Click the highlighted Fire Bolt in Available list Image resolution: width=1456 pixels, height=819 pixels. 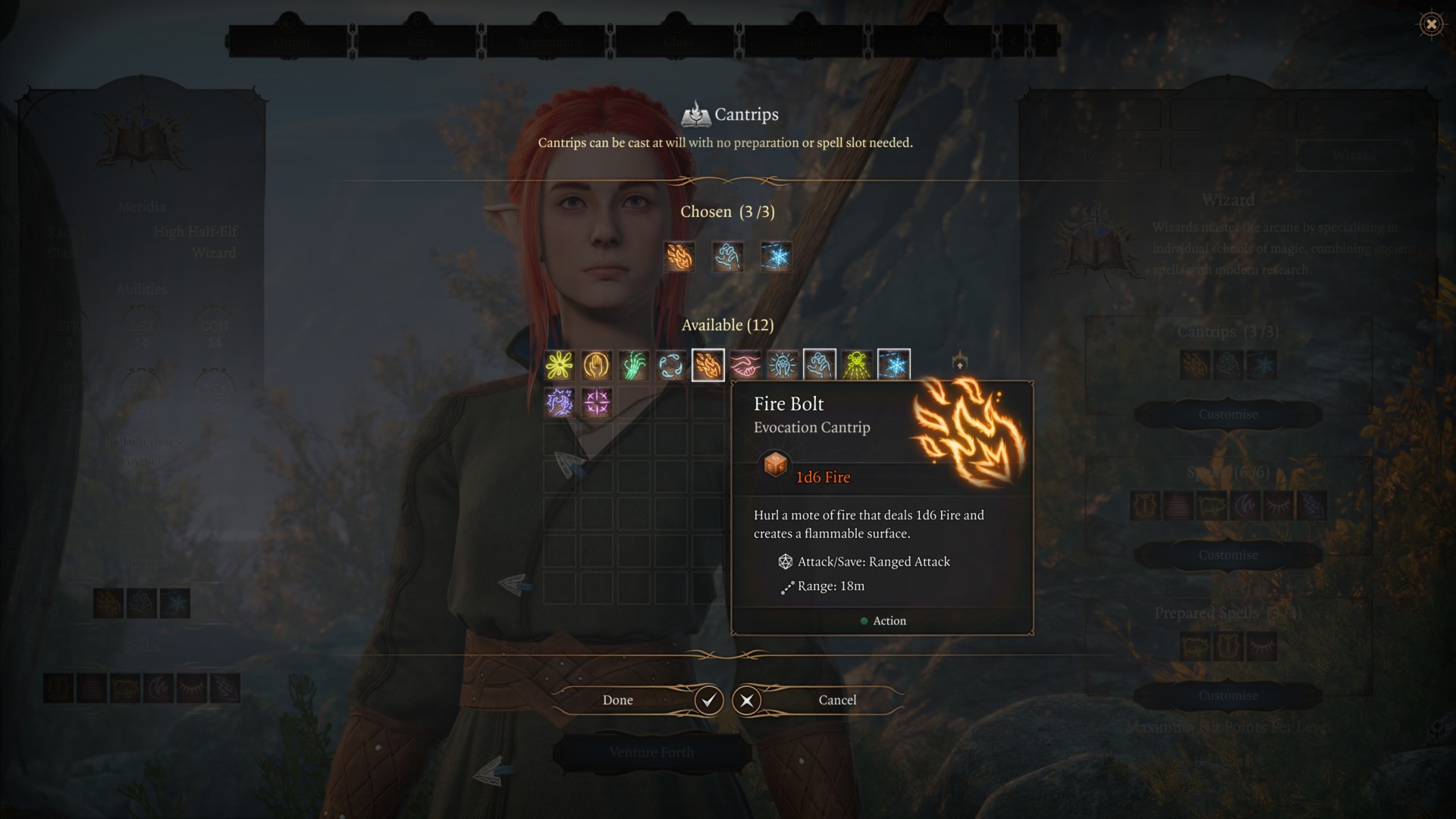708,366
